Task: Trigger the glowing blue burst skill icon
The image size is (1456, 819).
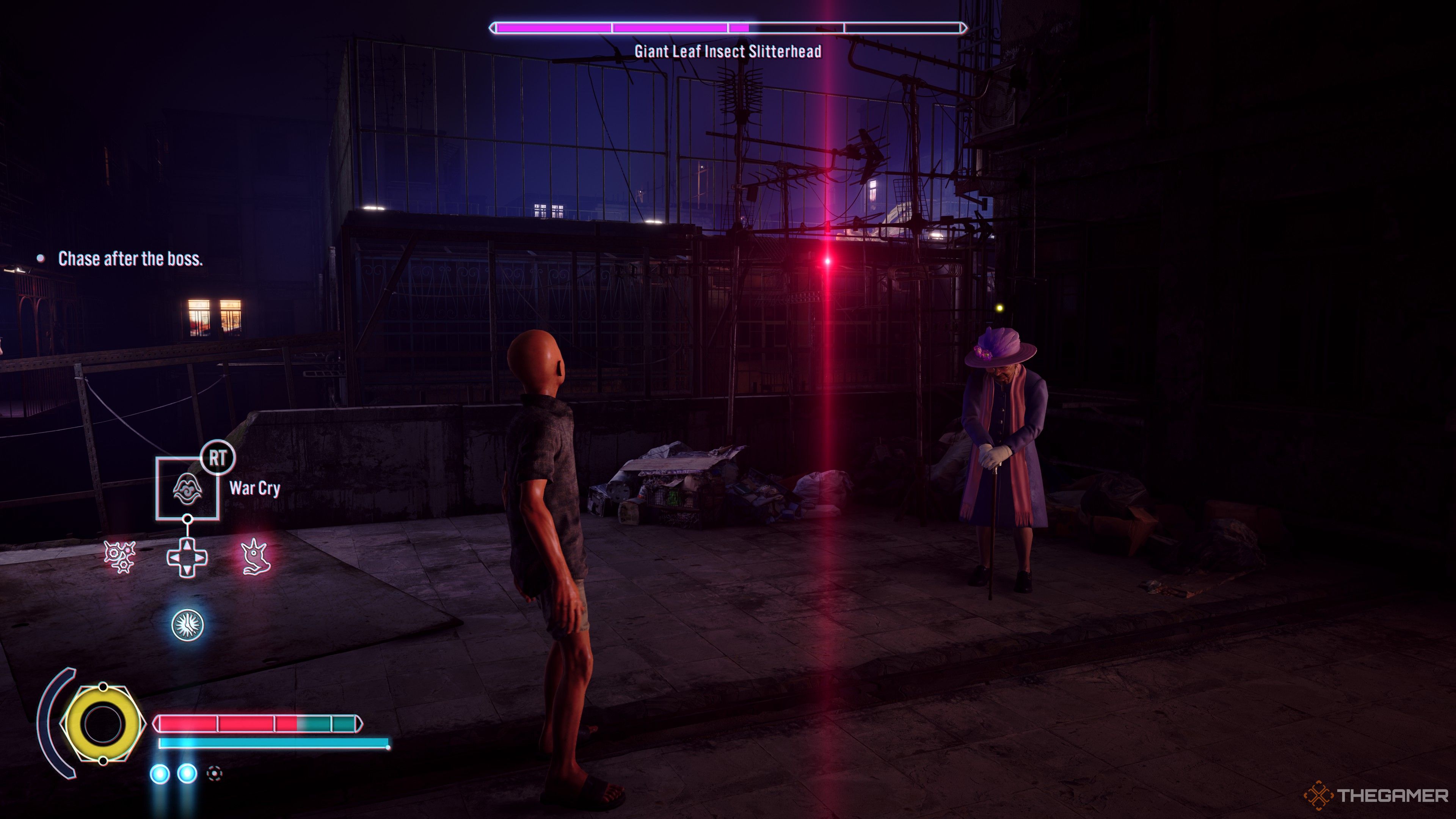Action: coord(187,624)
